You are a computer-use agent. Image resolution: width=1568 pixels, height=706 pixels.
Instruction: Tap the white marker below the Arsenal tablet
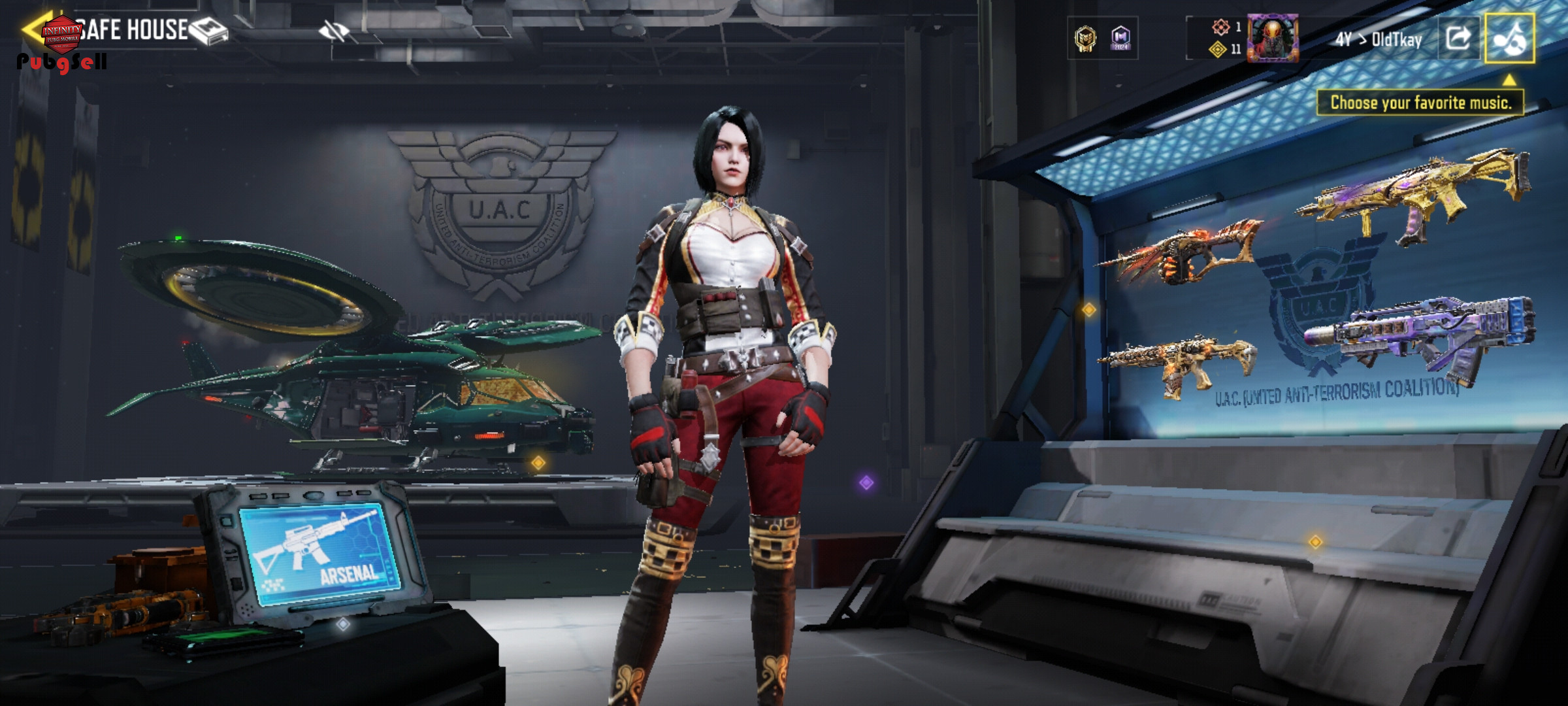(x=343, y=624)
